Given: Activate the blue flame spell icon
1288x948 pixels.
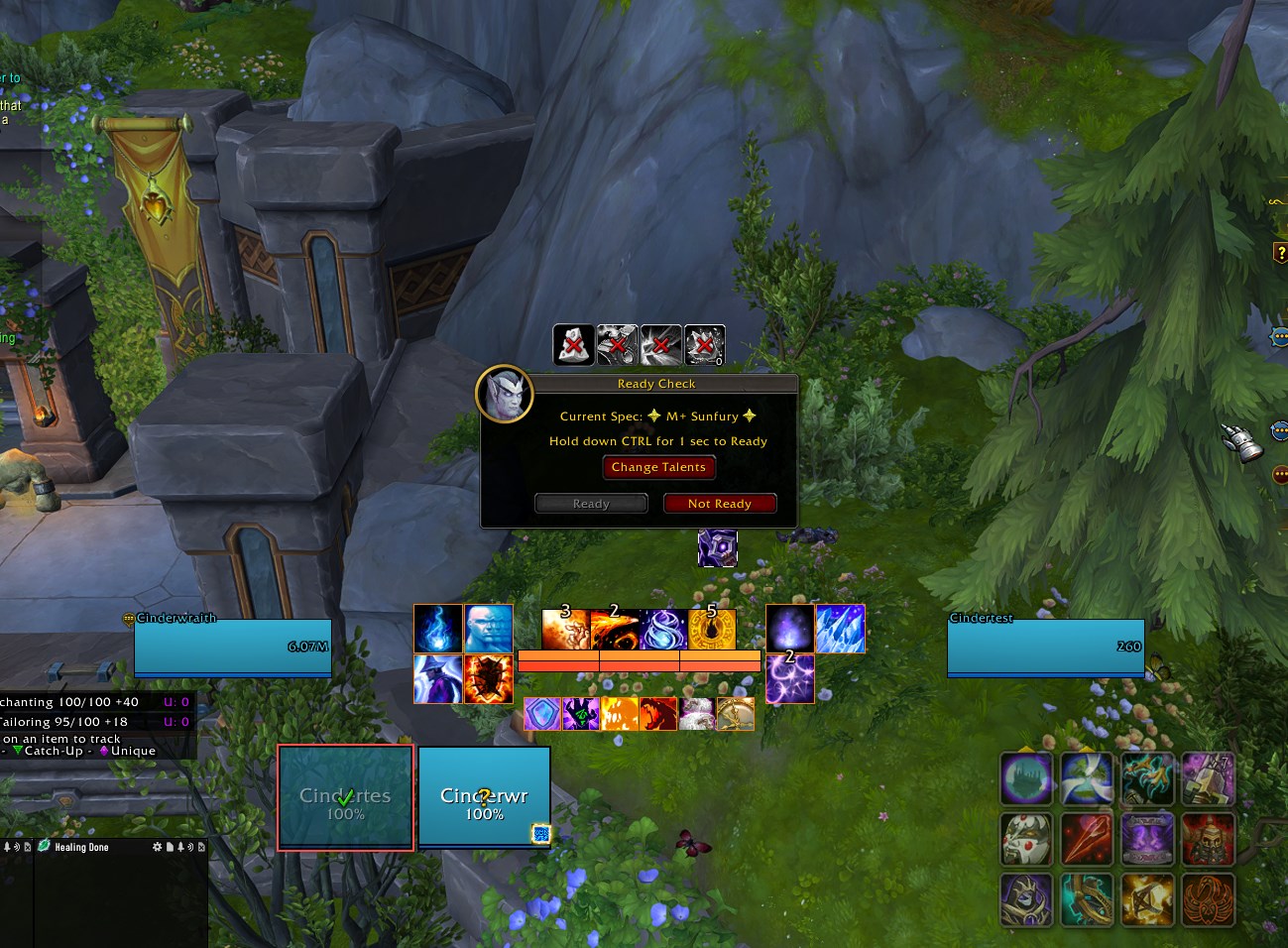Looking at the screenshot, I should pyautogui.click(x=438, y=629).
